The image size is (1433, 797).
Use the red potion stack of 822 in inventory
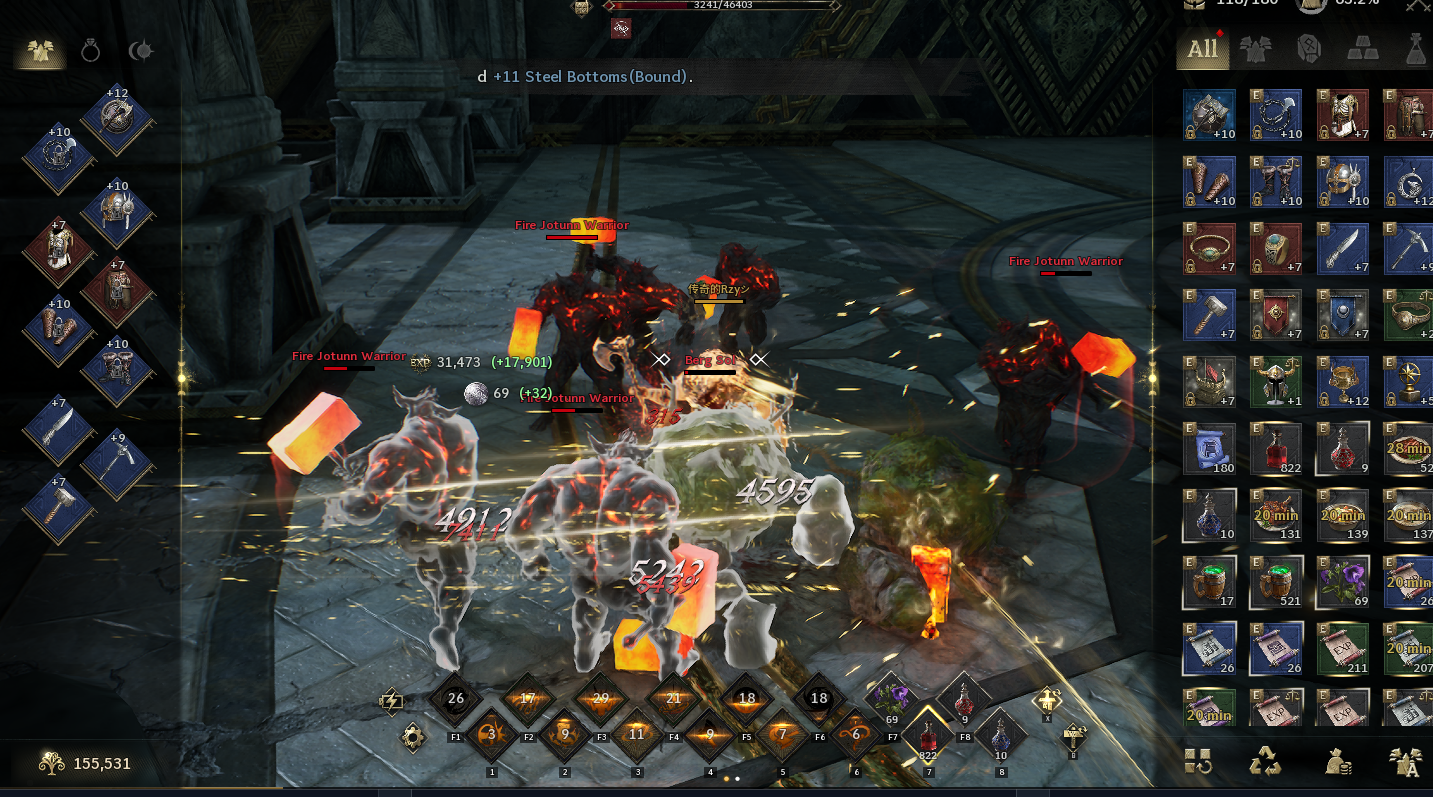coord(1275,449)
